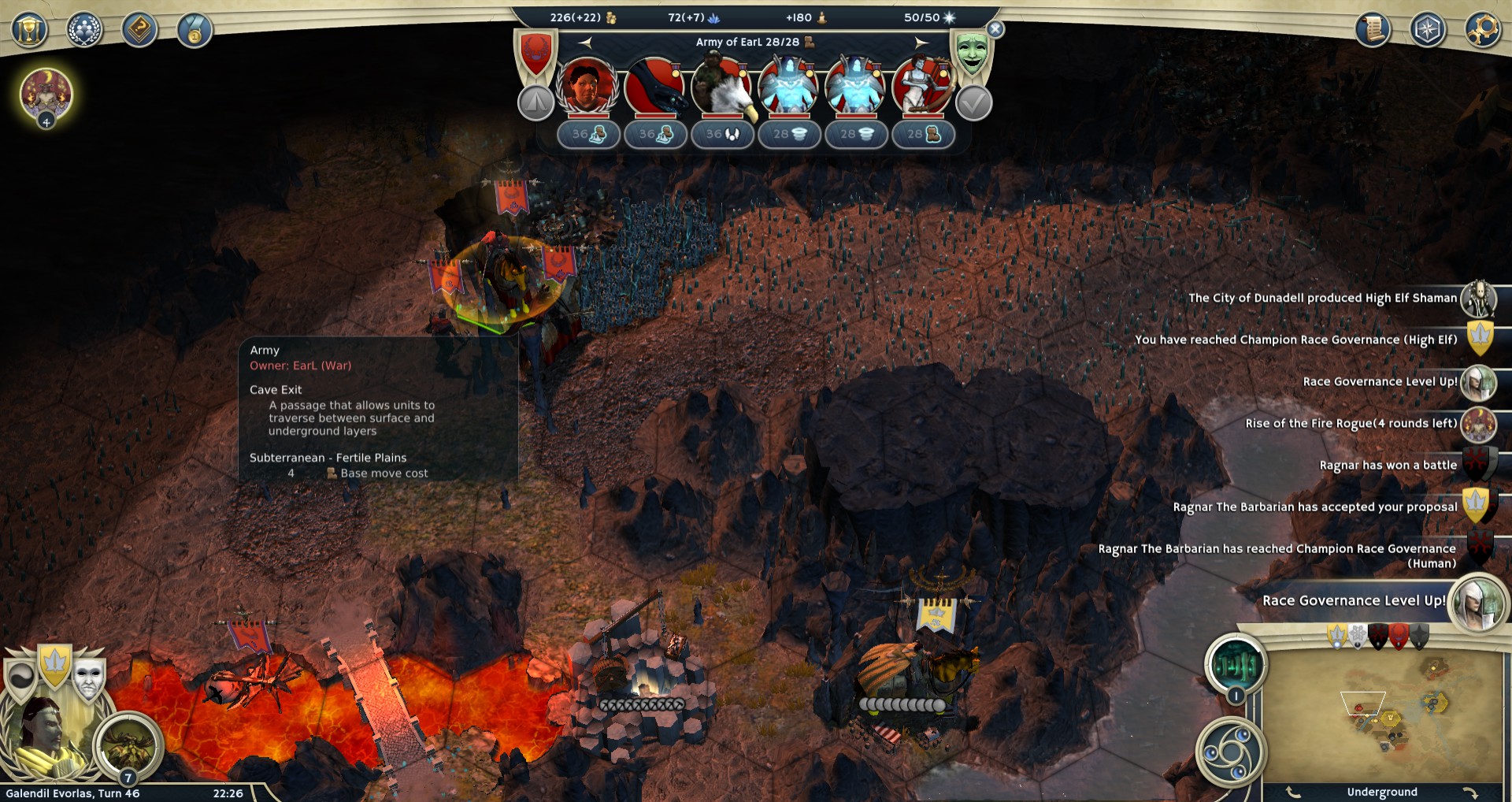The height and width of the screenshot is (802, 1512).
Task: Click the green mask icon
Action: (x=972, y=54)
